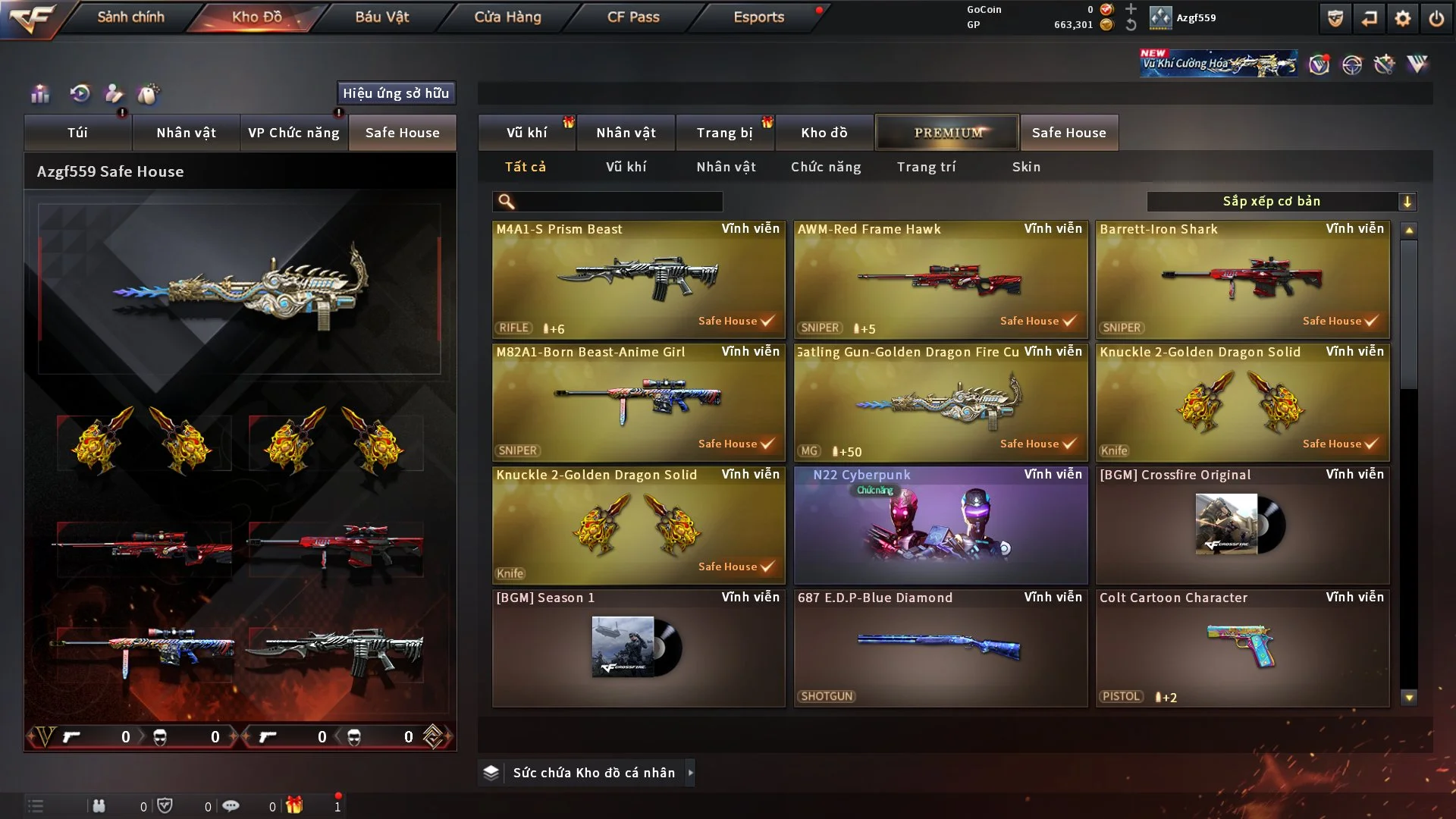Choose the N22 Cyberpunk character item
This screenshot has width=1456, height=819.
[940, 525]
